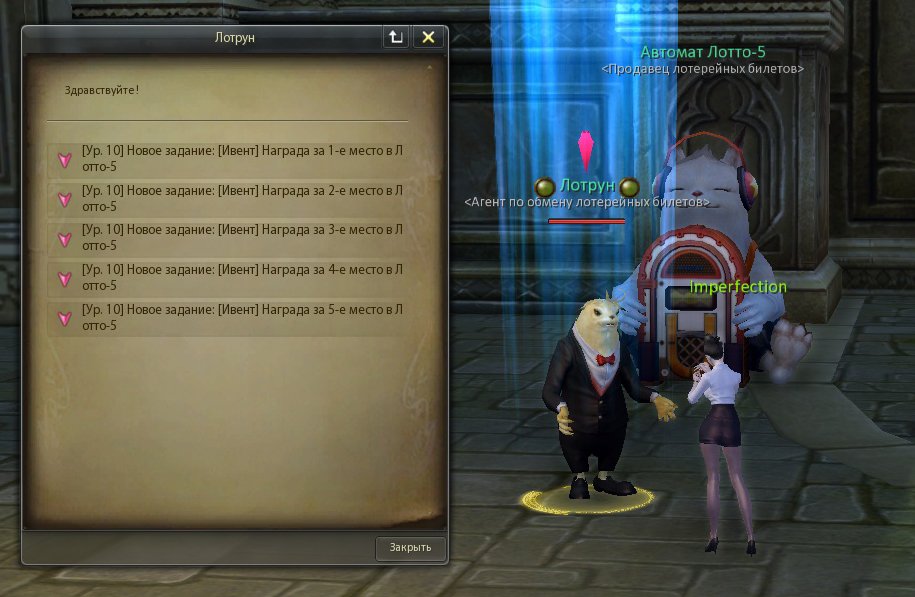The width and height of the screenshot is (915, 597).
Task: Close the Лотрун dialogue with the X
Action: point(428,37)
